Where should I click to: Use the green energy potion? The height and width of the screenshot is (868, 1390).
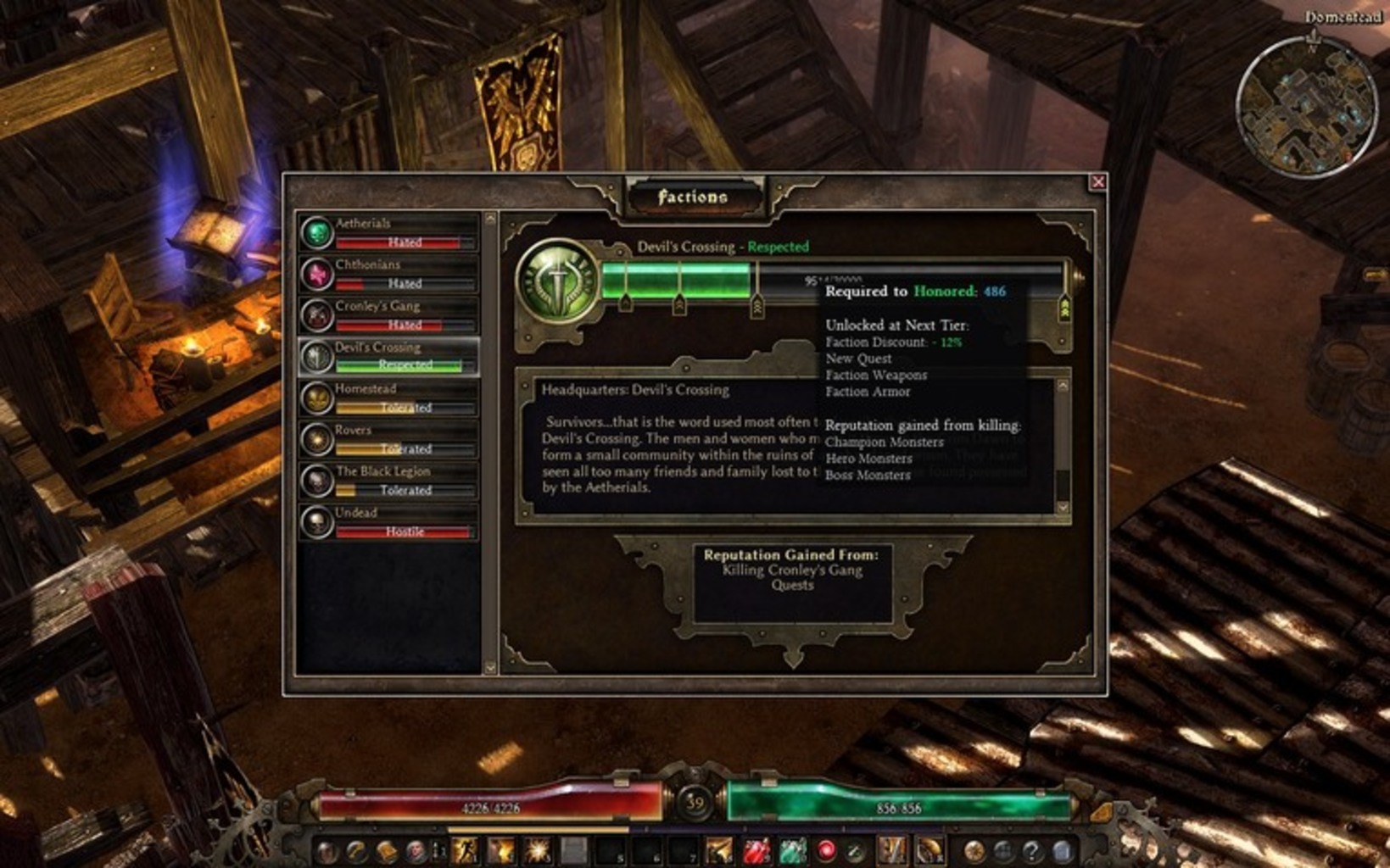792,850
